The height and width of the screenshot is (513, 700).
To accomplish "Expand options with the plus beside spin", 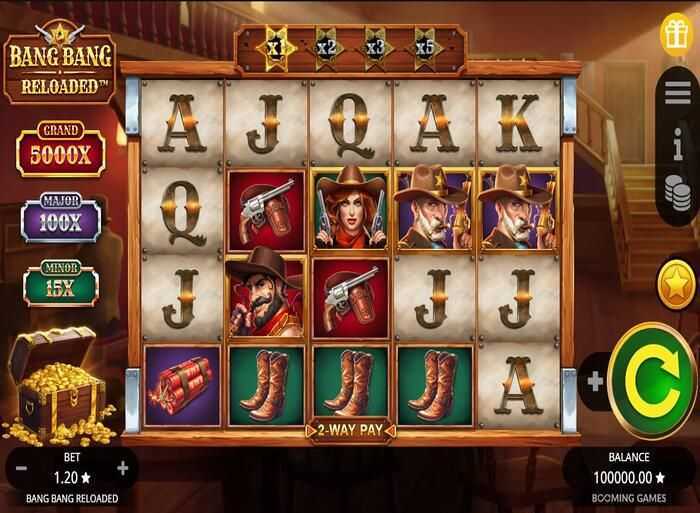I will pos(595,381).
